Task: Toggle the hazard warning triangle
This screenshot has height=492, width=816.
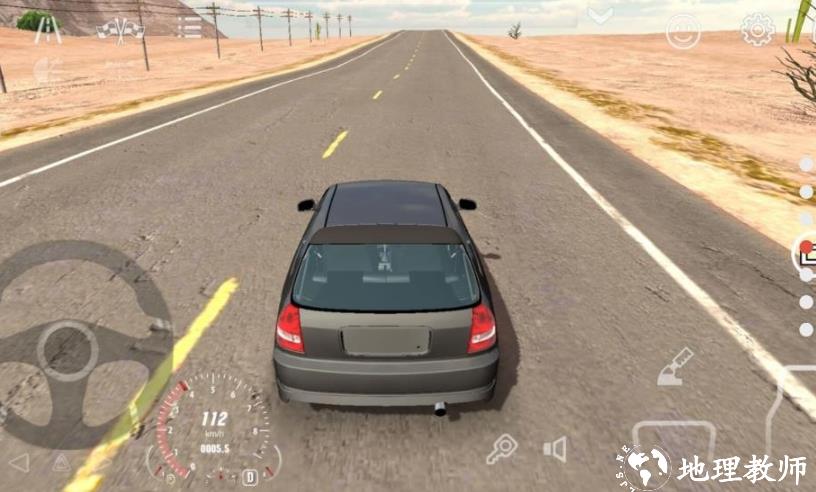Action: pyautogui.click(x=61, y=462)
